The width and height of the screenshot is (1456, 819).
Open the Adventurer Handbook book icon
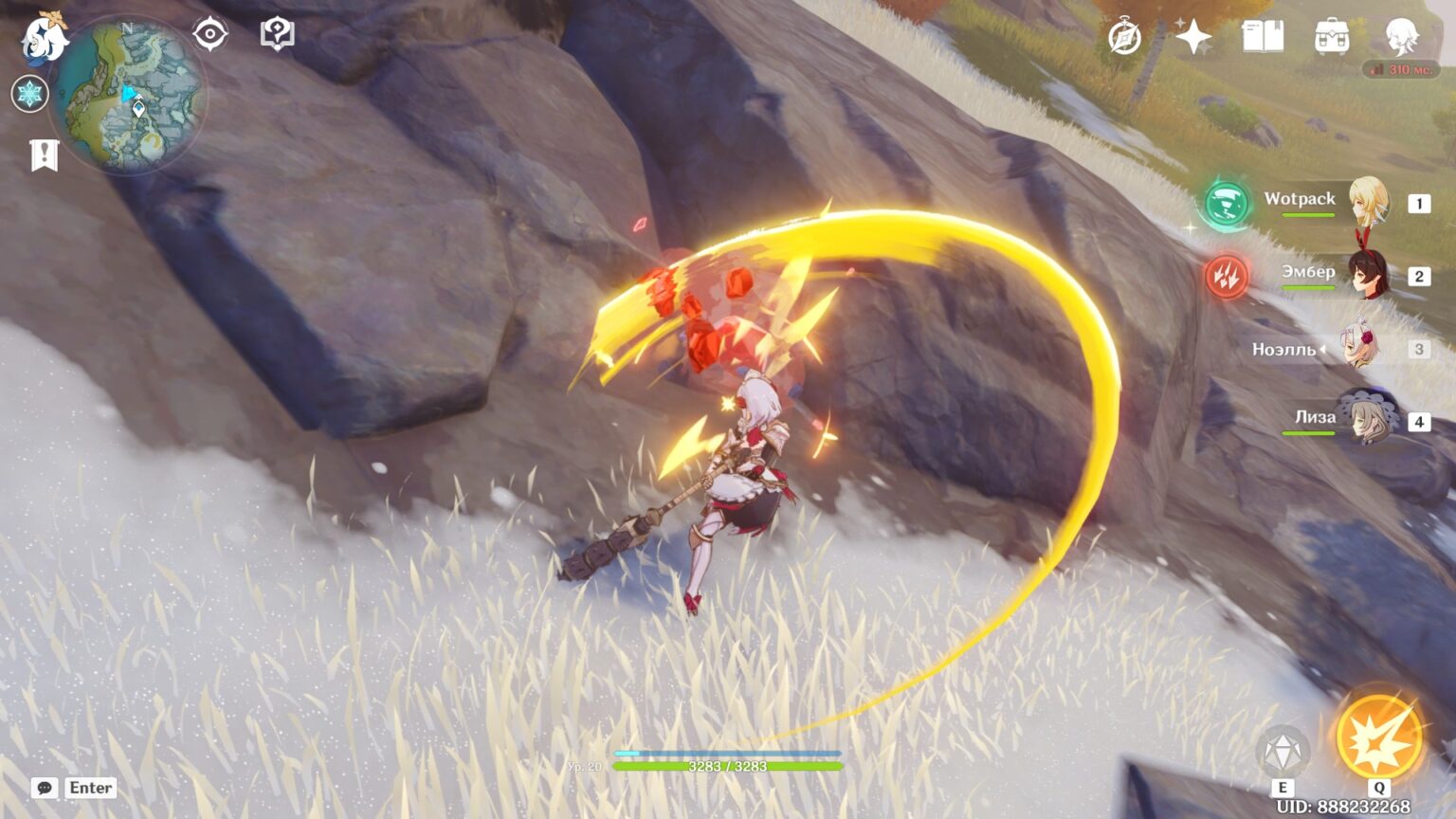1261,36
